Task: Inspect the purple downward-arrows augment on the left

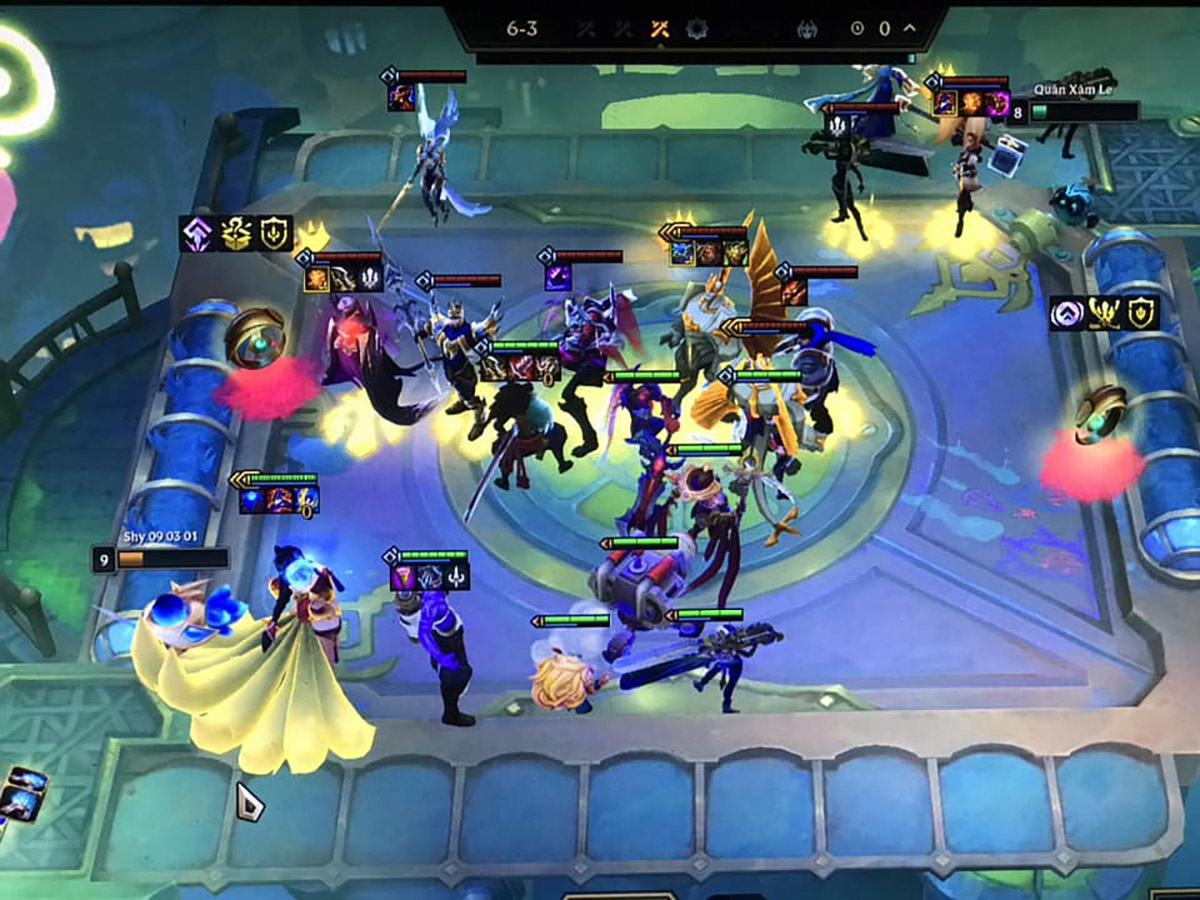Action: tap(196, 234)
